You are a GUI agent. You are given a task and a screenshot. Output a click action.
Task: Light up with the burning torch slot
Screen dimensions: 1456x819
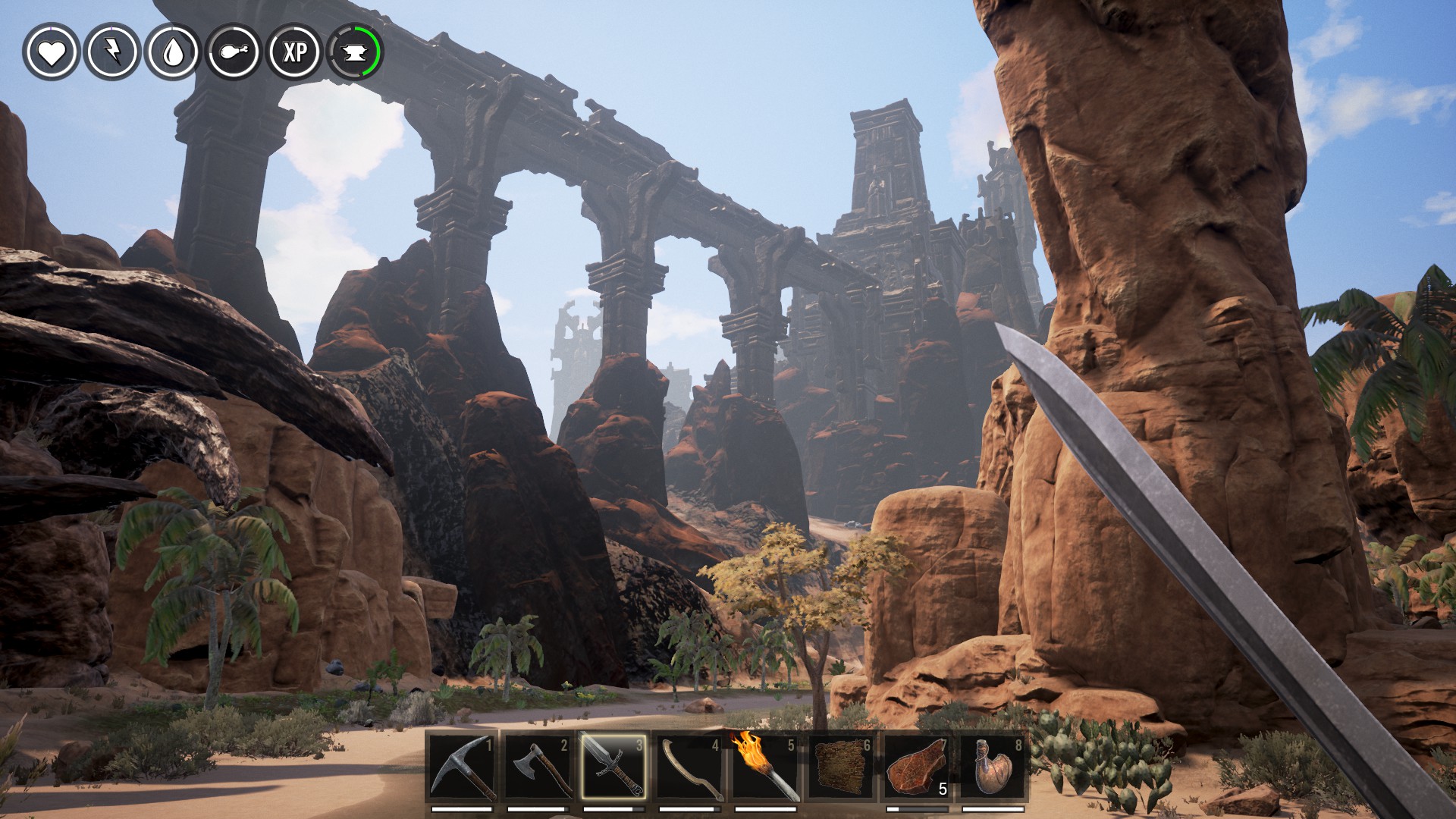[x=765, y=767]
